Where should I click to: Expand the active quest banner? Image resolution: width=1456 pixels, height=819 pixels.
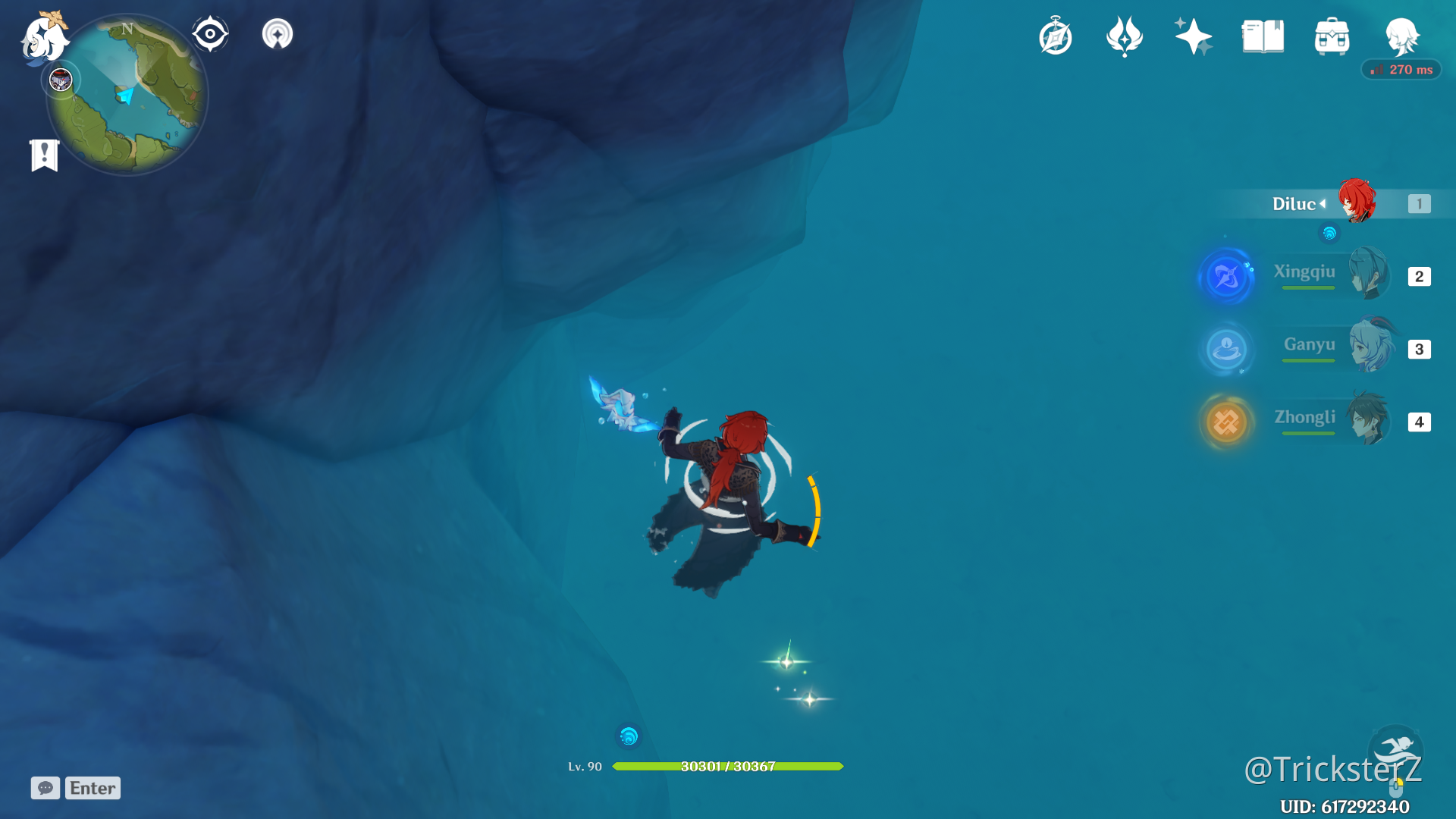[44, 154]
